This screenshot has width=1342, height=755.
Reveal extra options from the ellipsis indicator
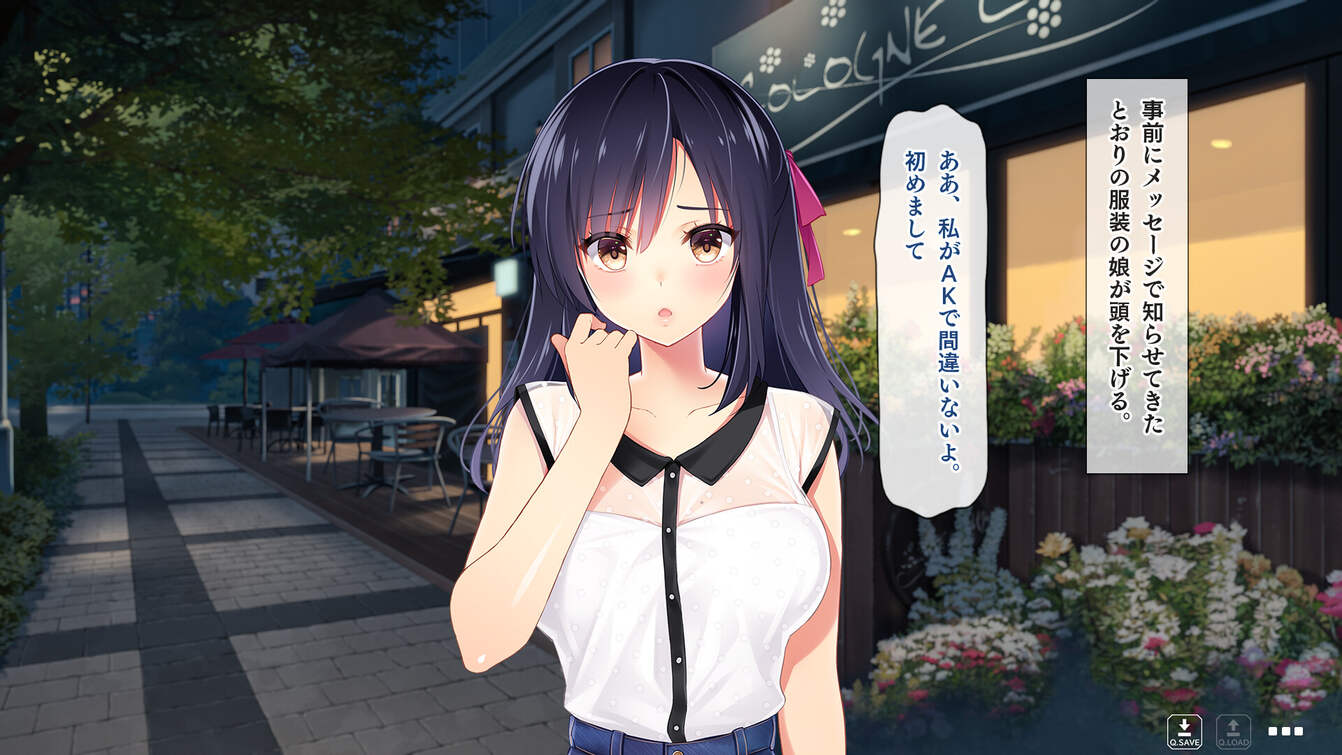pyautogui.click(x=1286, y=731)
